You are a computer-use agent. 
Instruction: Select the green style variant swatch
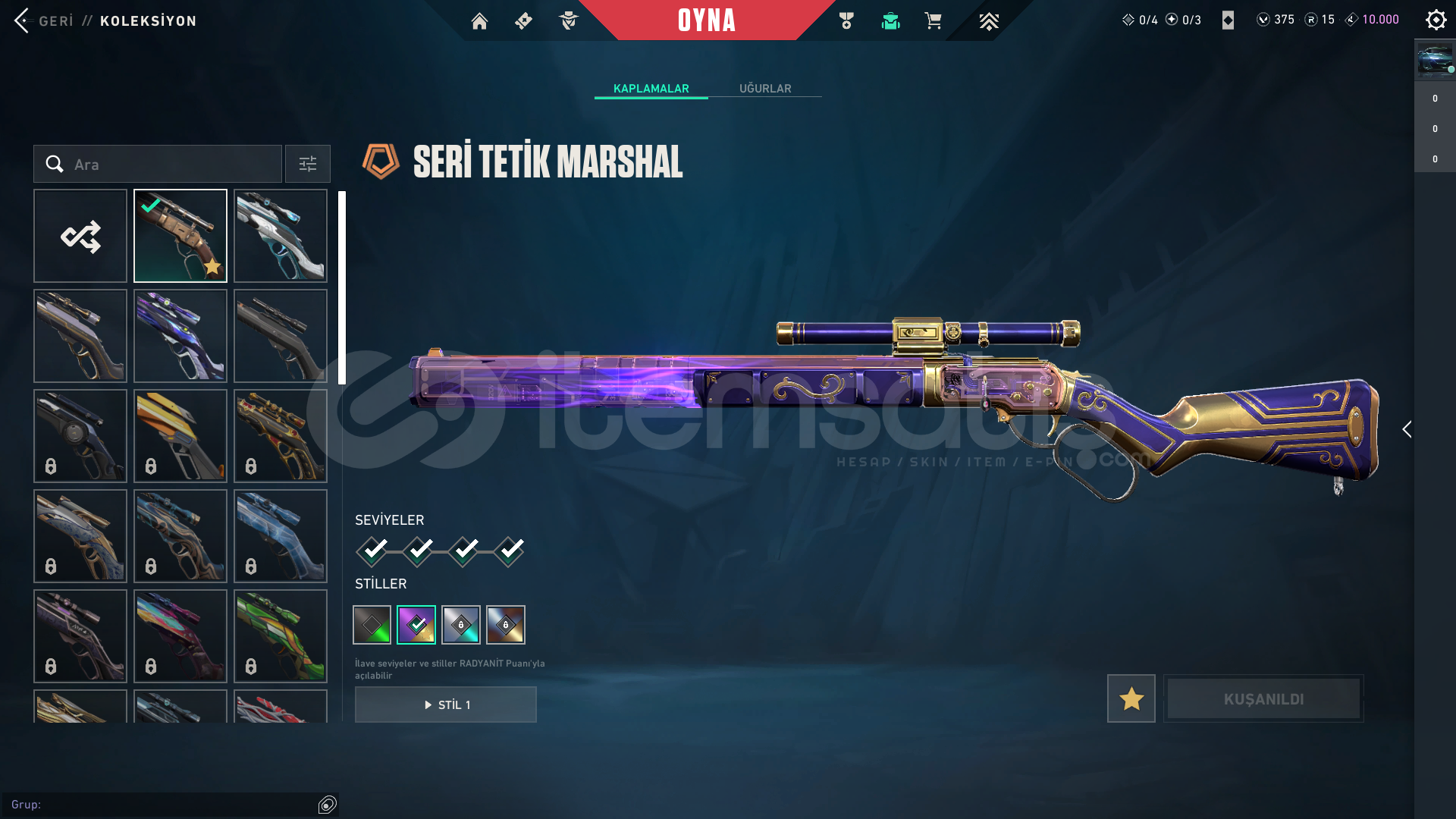coord(372,625)
